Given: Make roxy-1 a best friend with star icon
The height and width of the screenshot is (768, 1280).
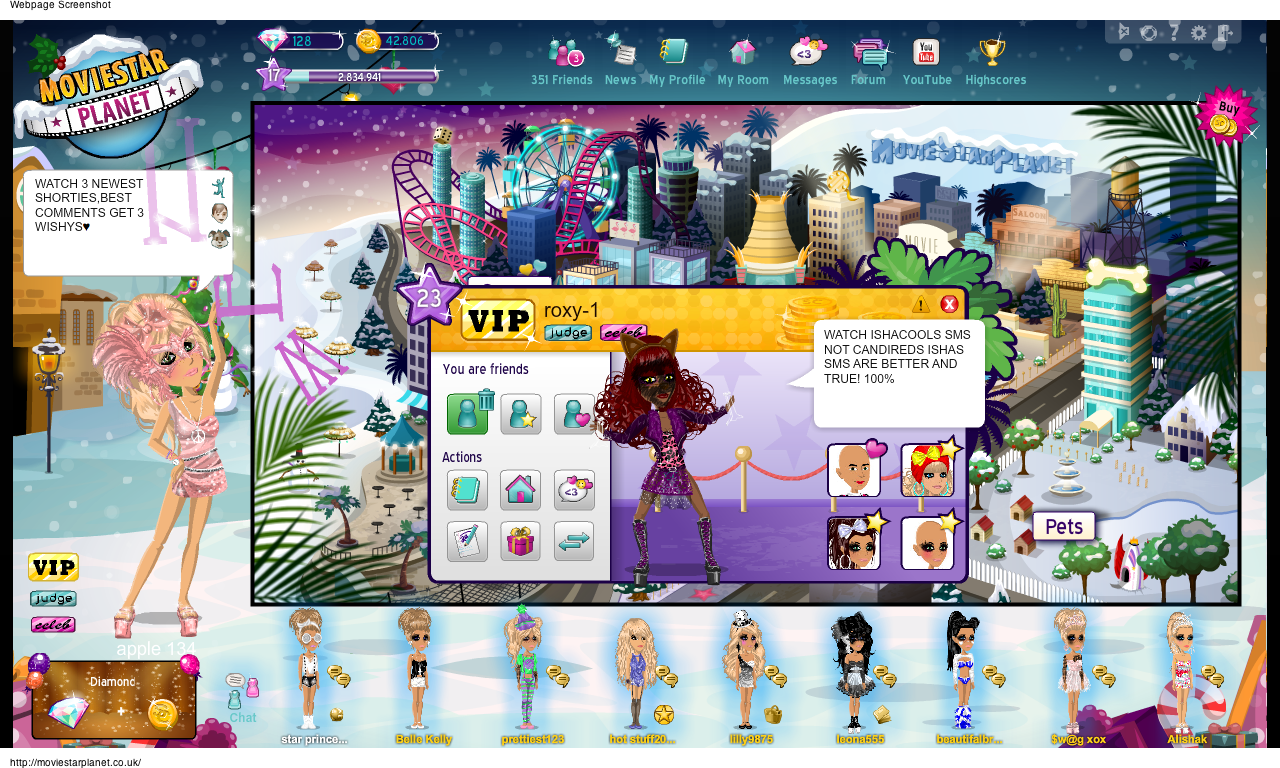Looking at the screenshot, I should click(x=520, y=414).
